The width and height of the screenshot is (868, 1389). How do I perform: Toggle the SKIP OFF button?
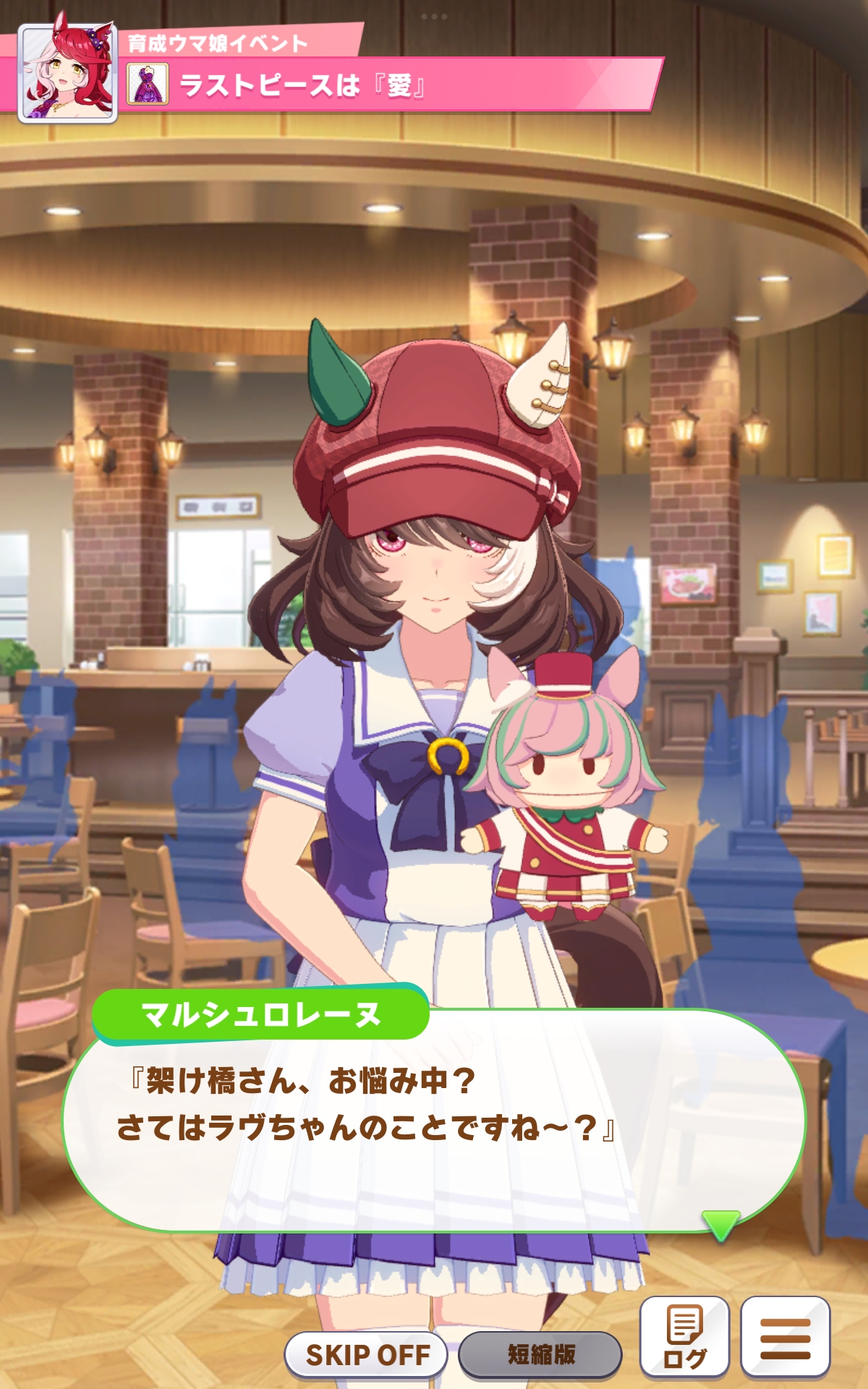click(367, 1354)
